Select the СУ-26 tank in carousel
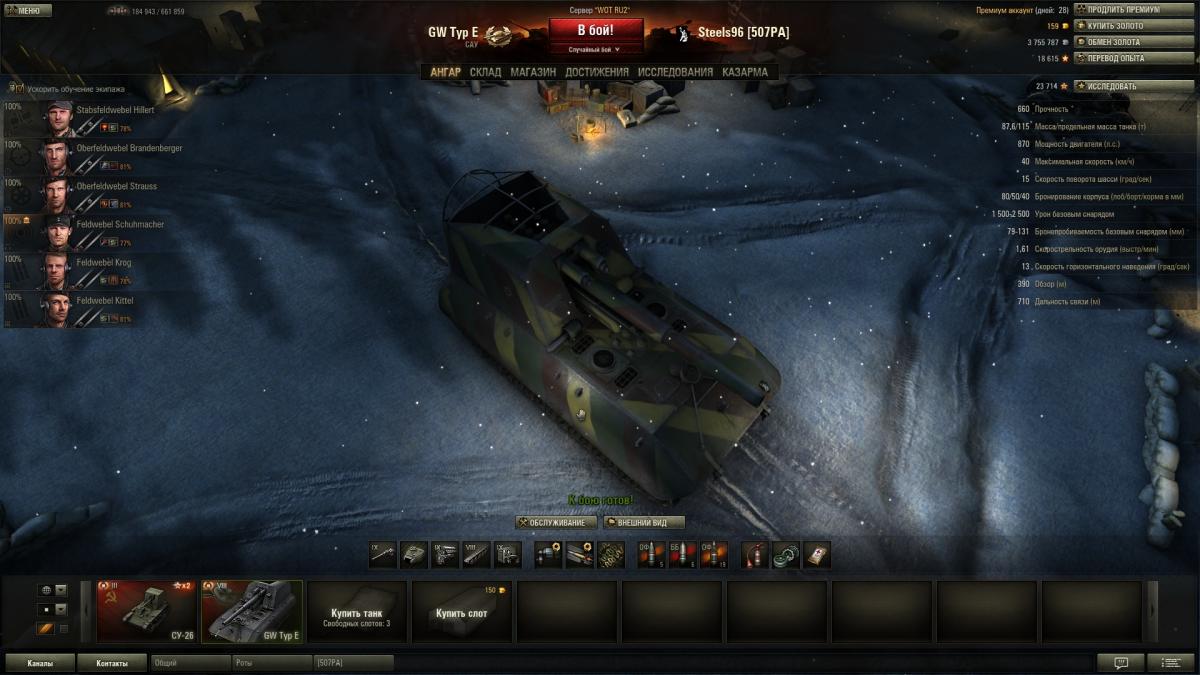This screenshot has height=675, width=1200. tap(147, 611)
